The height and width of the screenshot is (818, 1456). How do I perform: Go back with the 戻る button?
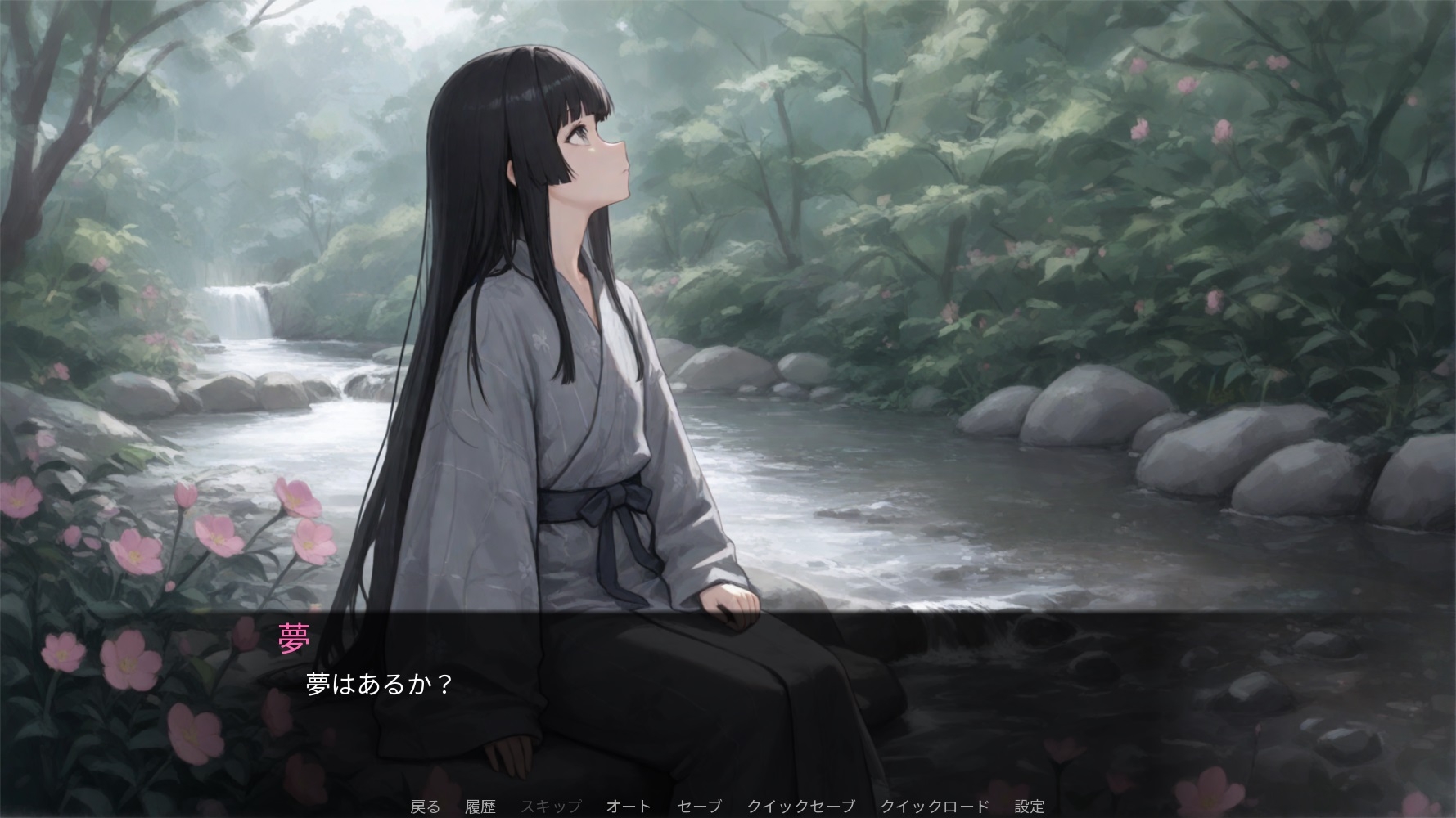coord(425,807)
